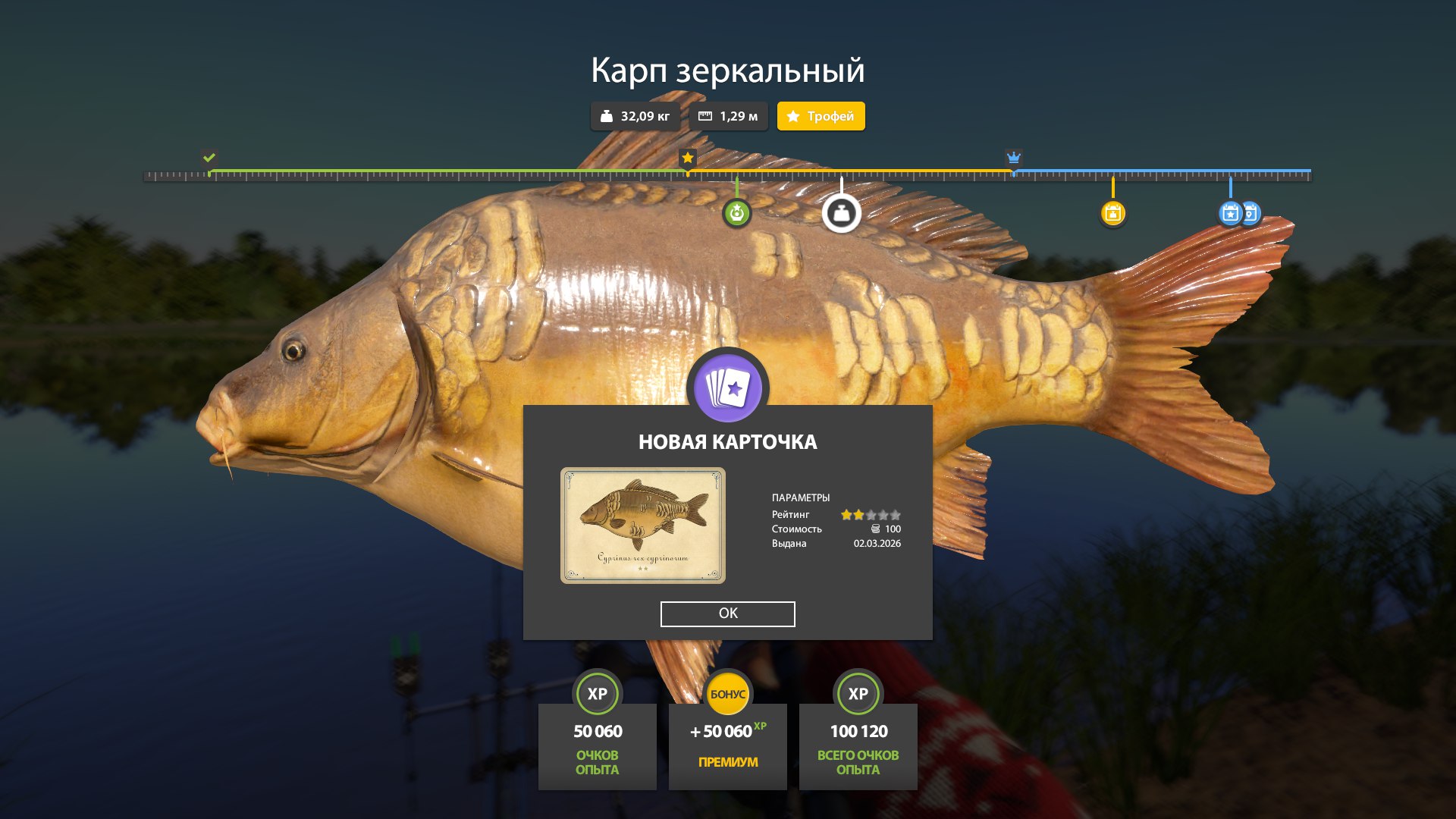Click the ruler icon in the 1,29 м badge

click(704, 116)
